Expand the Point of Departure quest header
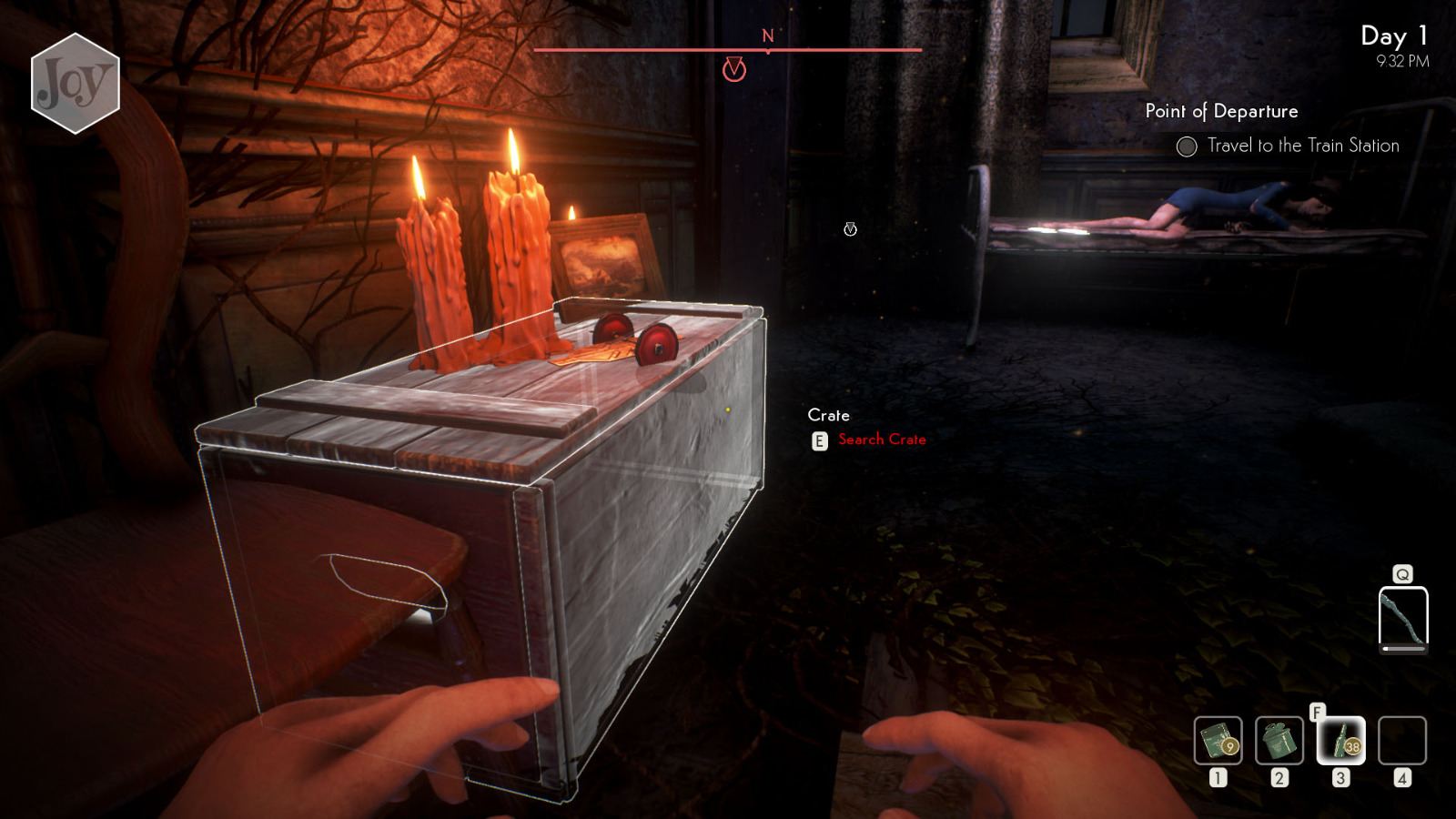The height and width of the screenshot is (819, 1456). click(1222, 111)
